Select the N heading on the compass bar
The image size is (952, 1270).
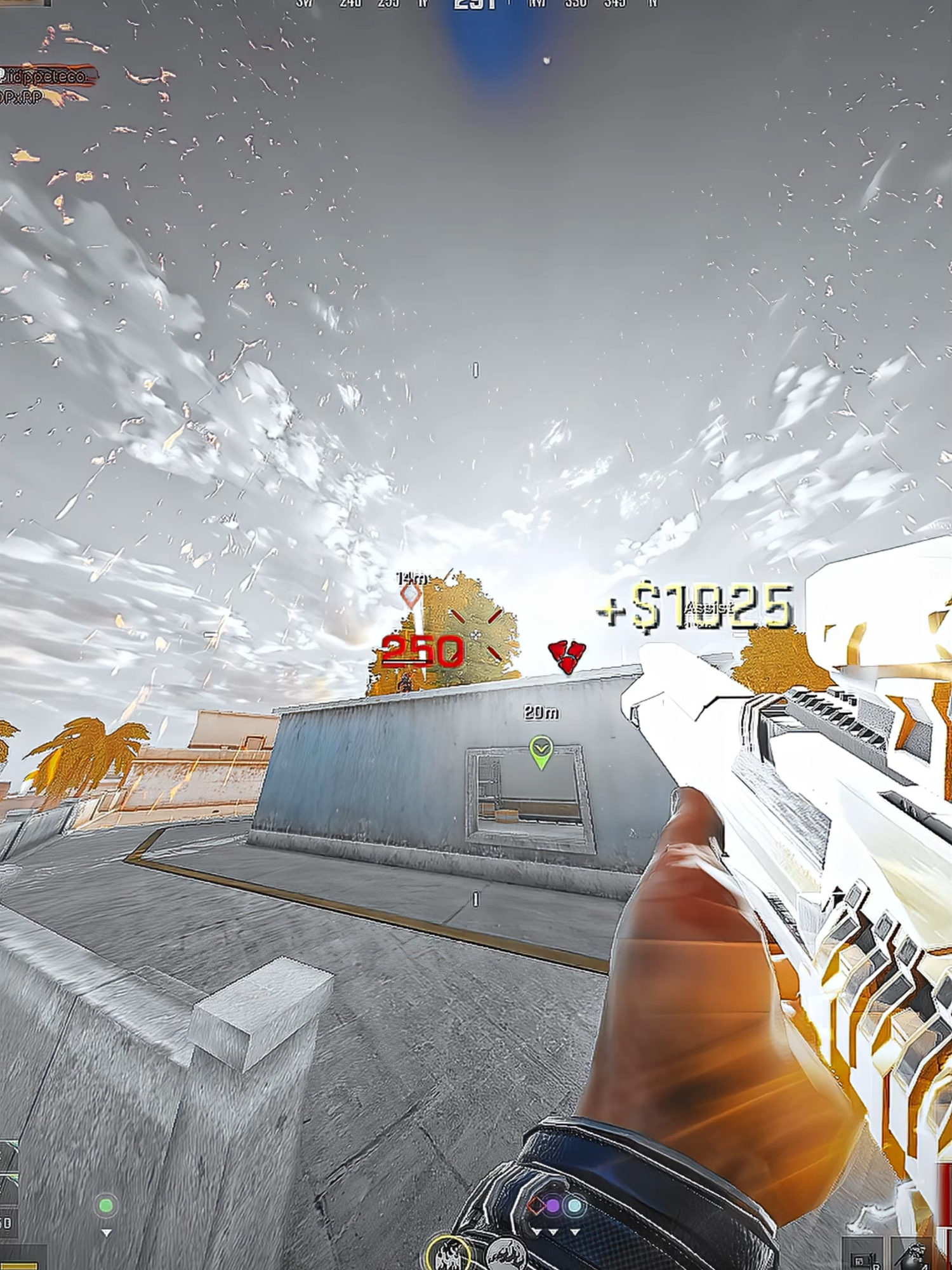tap(654, 4)
